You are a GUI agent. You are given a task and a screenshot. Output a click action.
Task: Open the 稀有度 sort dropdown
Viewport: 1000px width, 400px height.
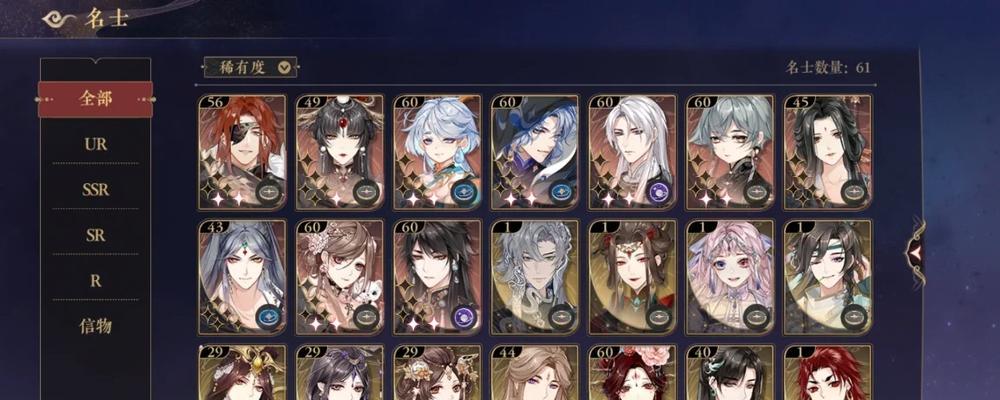click(250, 67)
